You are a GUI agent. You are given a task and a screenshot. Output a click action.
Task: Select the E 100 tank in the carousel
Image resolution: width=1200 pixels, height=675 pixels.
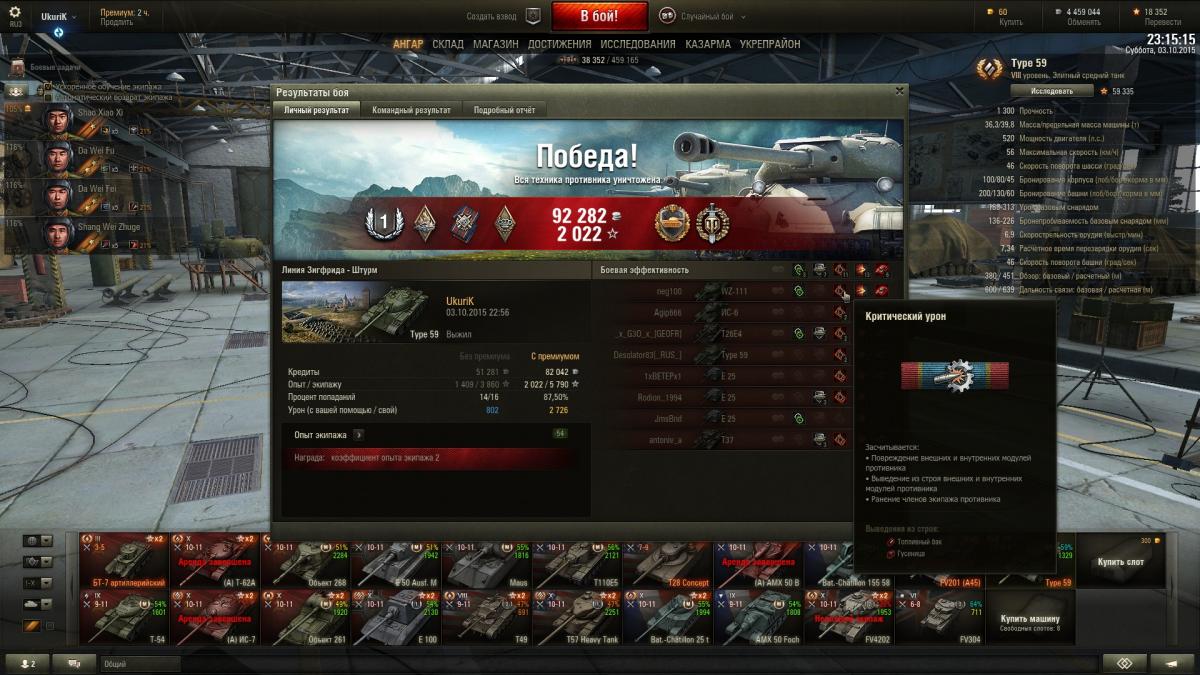coord(397,617)
